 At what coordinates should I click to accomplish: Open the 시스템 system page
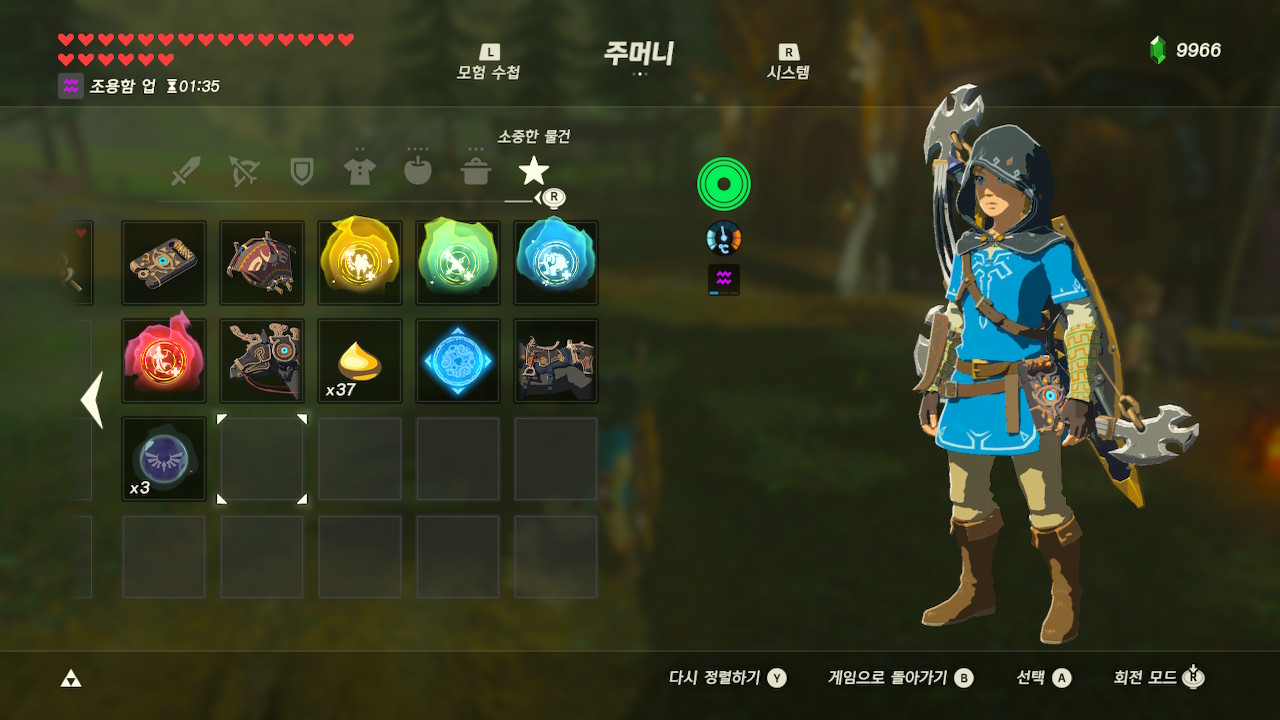pyautogui.click(x=788, y=62)
